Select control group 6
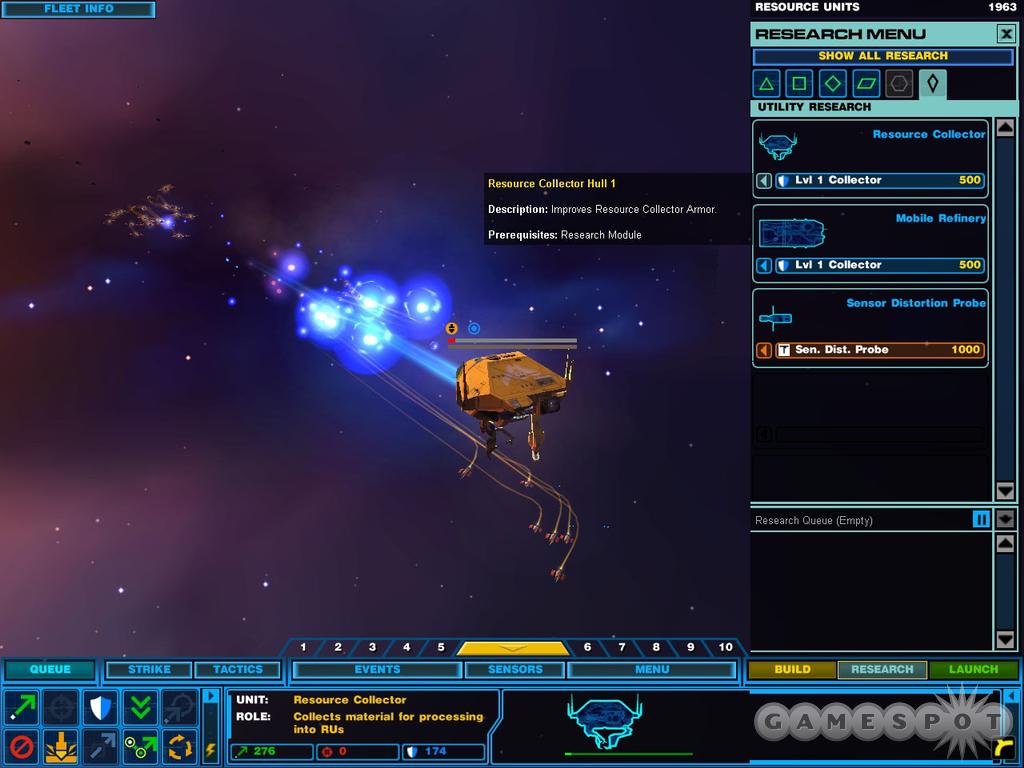The image size is (1024, 768). tap(587, 648)
